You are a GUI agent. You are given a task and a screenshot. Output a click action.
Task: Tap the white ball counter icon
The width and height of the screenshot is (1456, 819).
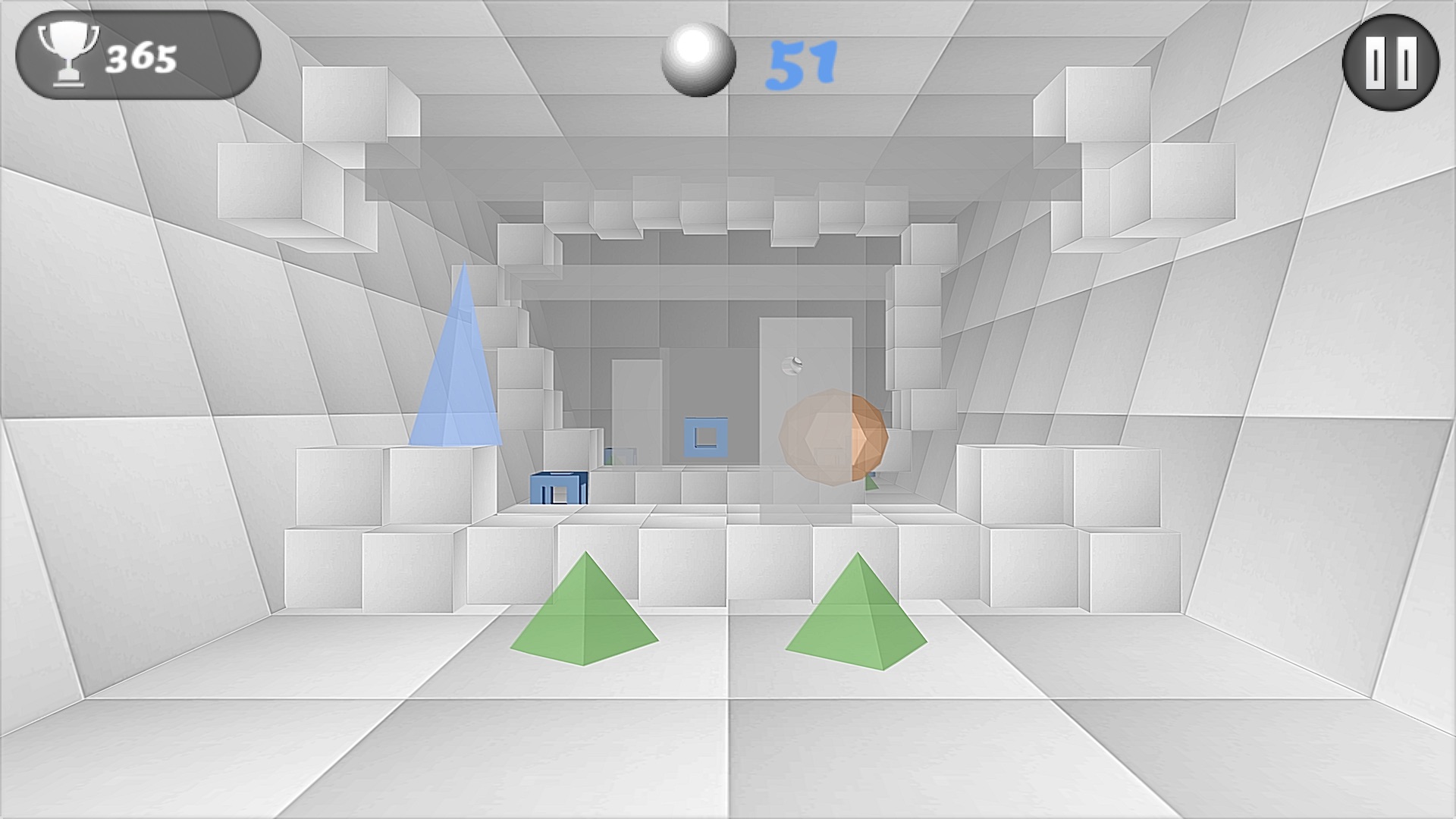pos(698,59)
